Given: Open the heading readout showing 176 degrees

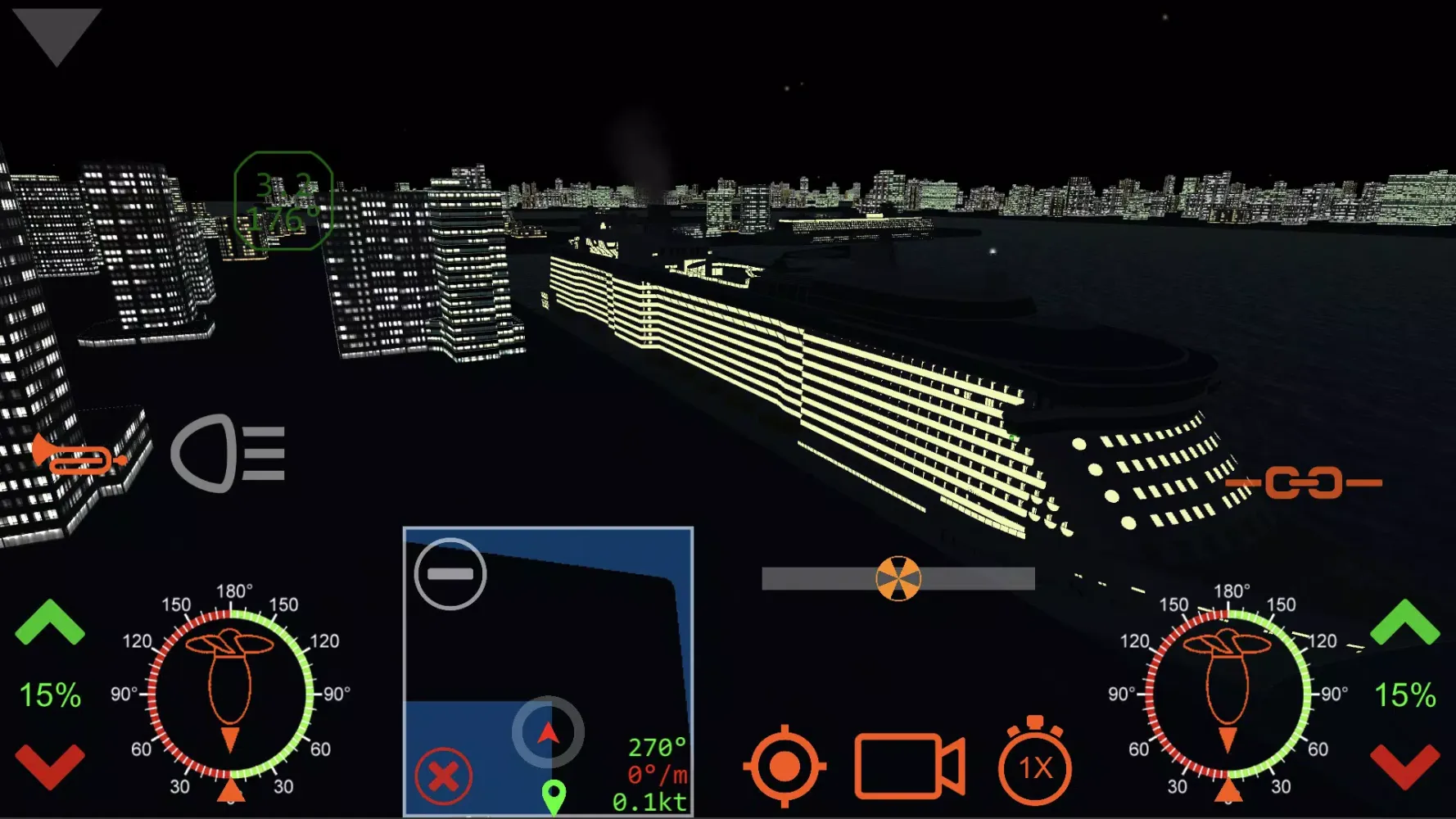Looking at the screenshot, I should (x=284, y=201).
